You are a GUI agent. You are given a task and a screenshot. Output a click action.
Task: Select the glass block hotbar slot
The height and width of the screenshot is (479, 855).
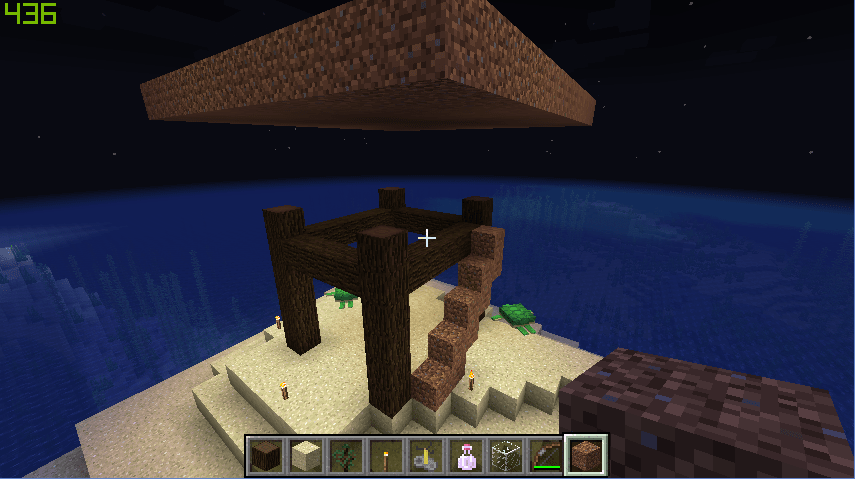click(x=507, y=456)
